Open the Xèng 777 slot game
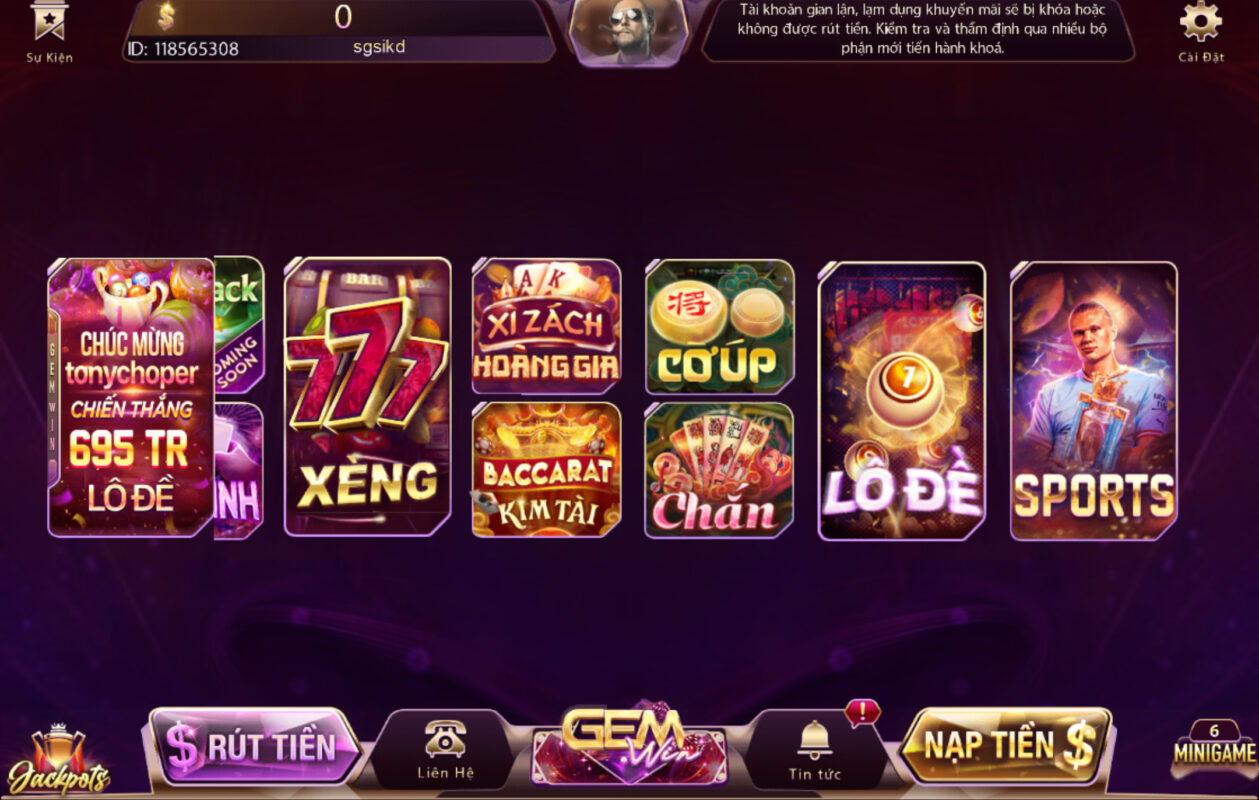This screenshot has width=1259, height=800. click(367, 397)
